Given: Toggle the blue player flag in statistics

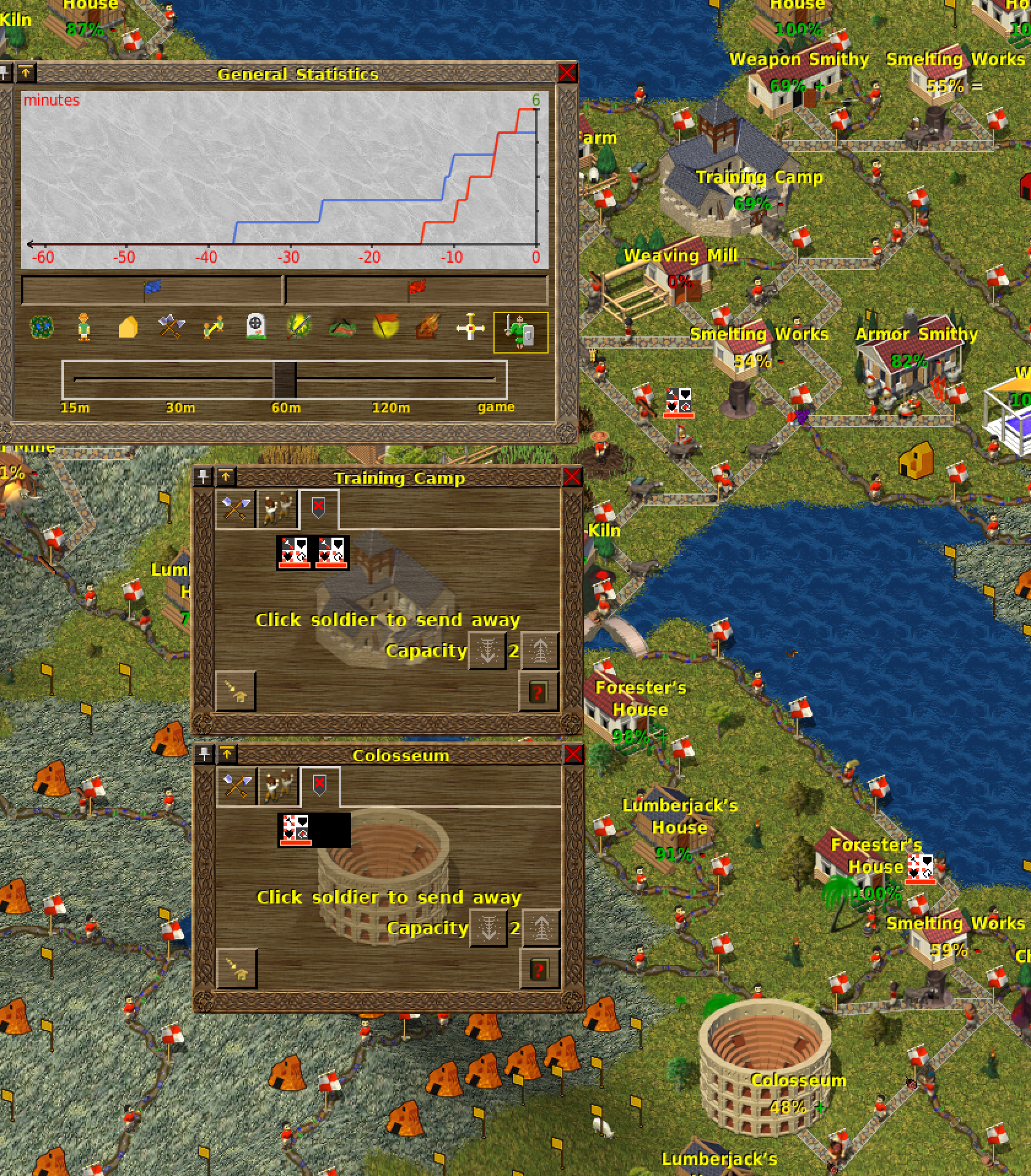Looking at the screenshot, I should [152, 290].
